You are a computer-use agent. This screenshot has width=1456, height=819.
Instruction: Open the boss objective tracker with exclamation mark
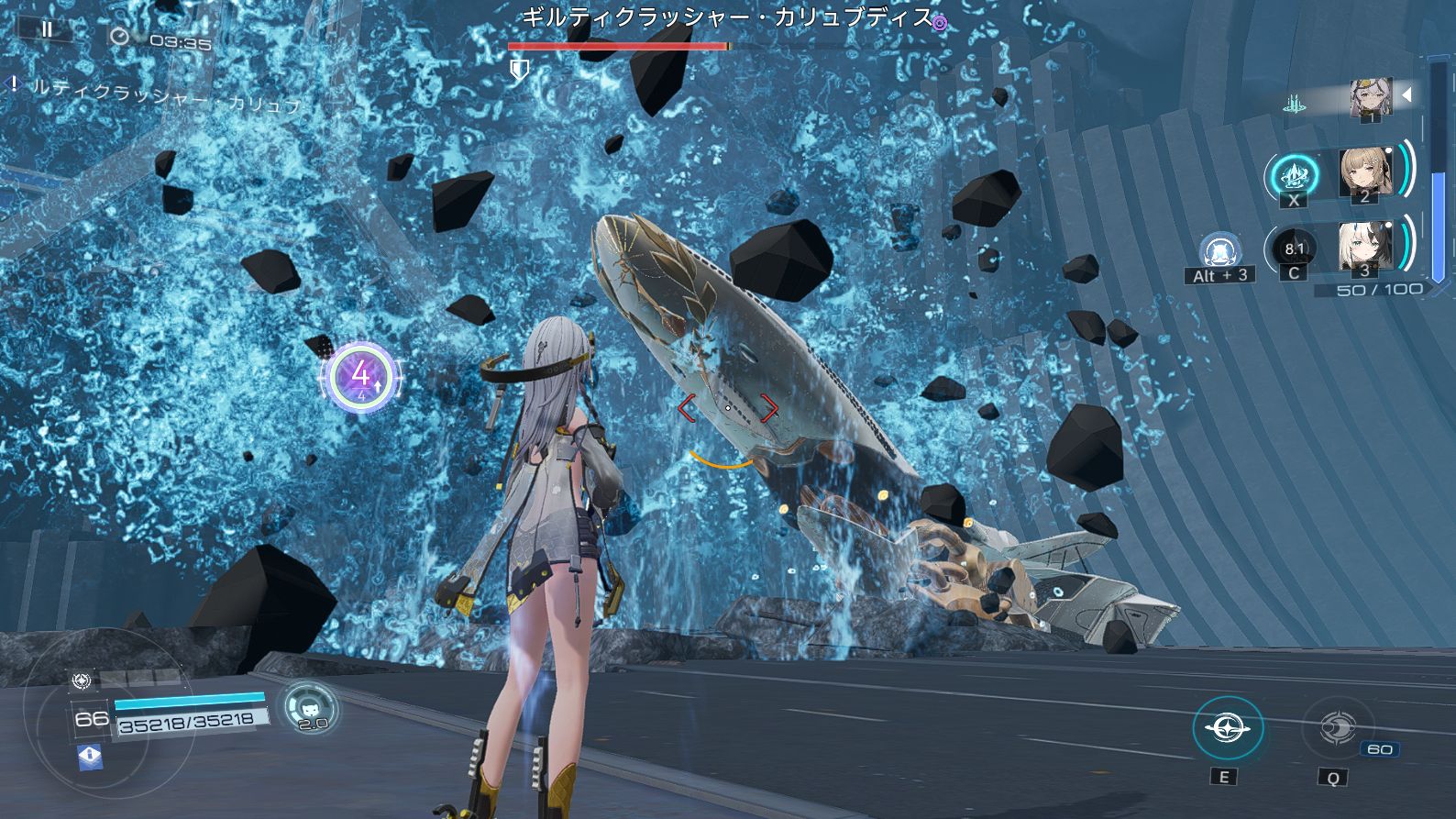14,85
